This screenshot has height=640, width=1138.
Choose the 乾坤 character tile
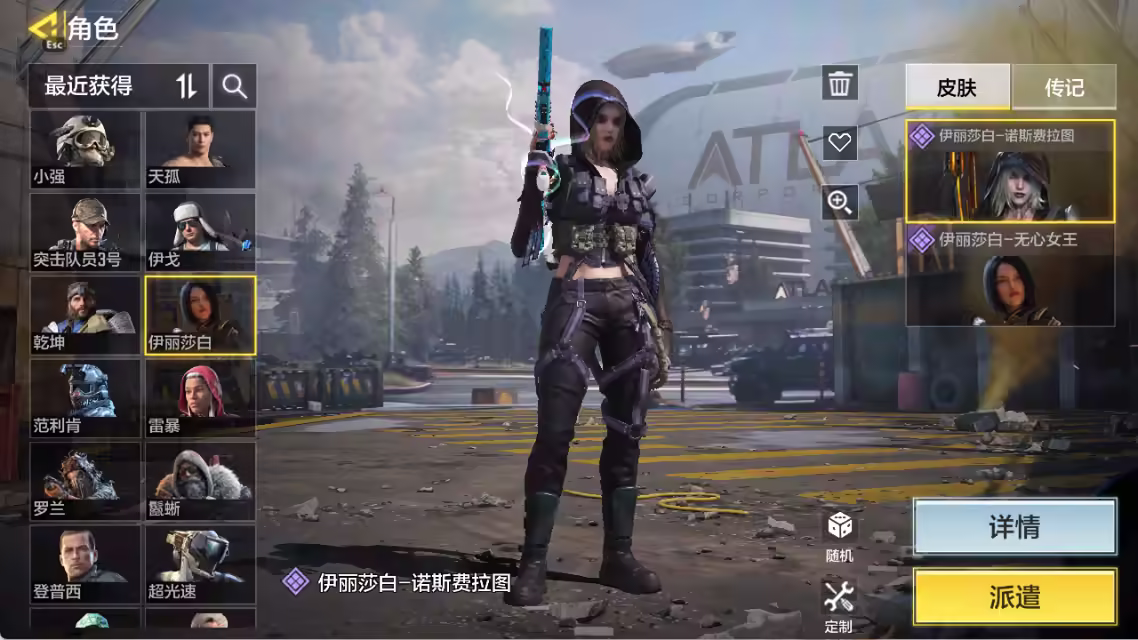(x=85, y=315)
